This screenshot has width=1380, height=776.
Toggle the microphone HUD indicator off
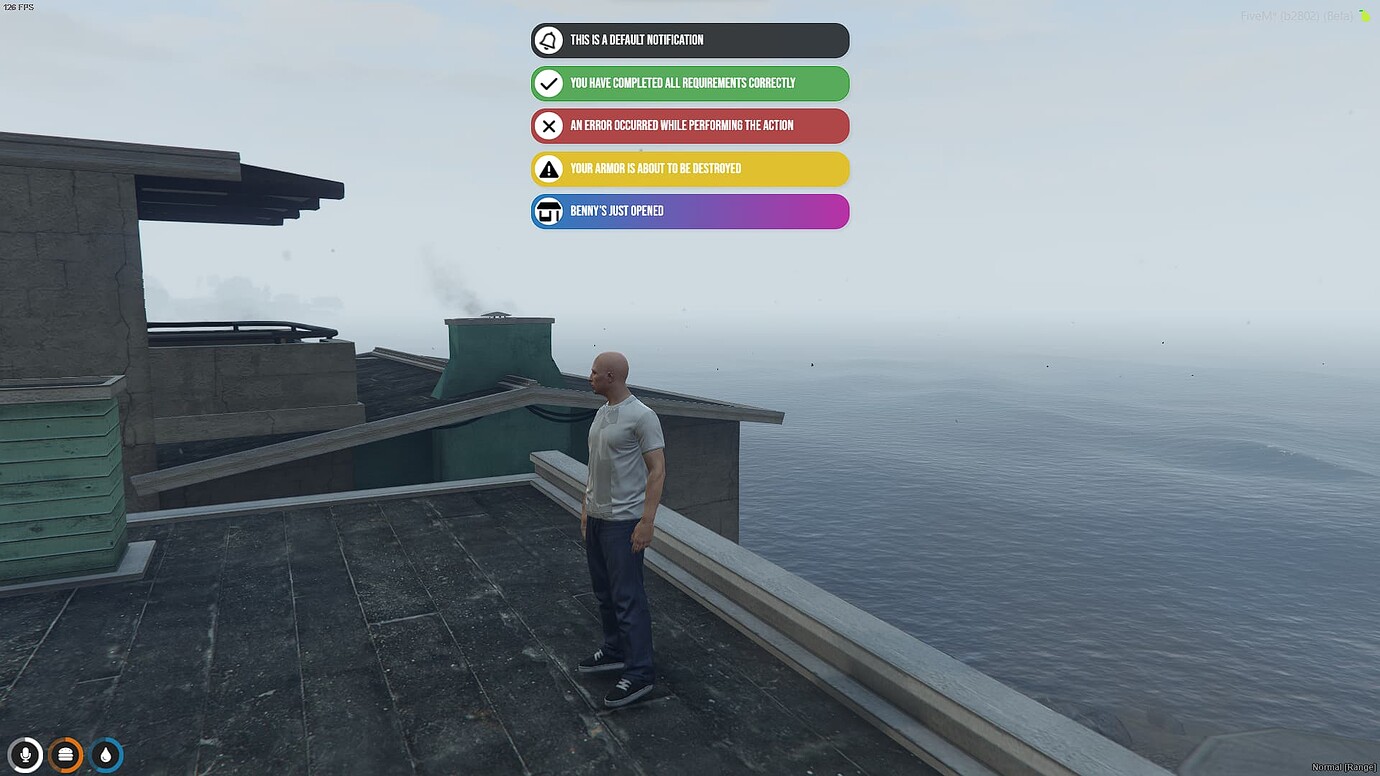pyautogui.click(x=24, y=755)
